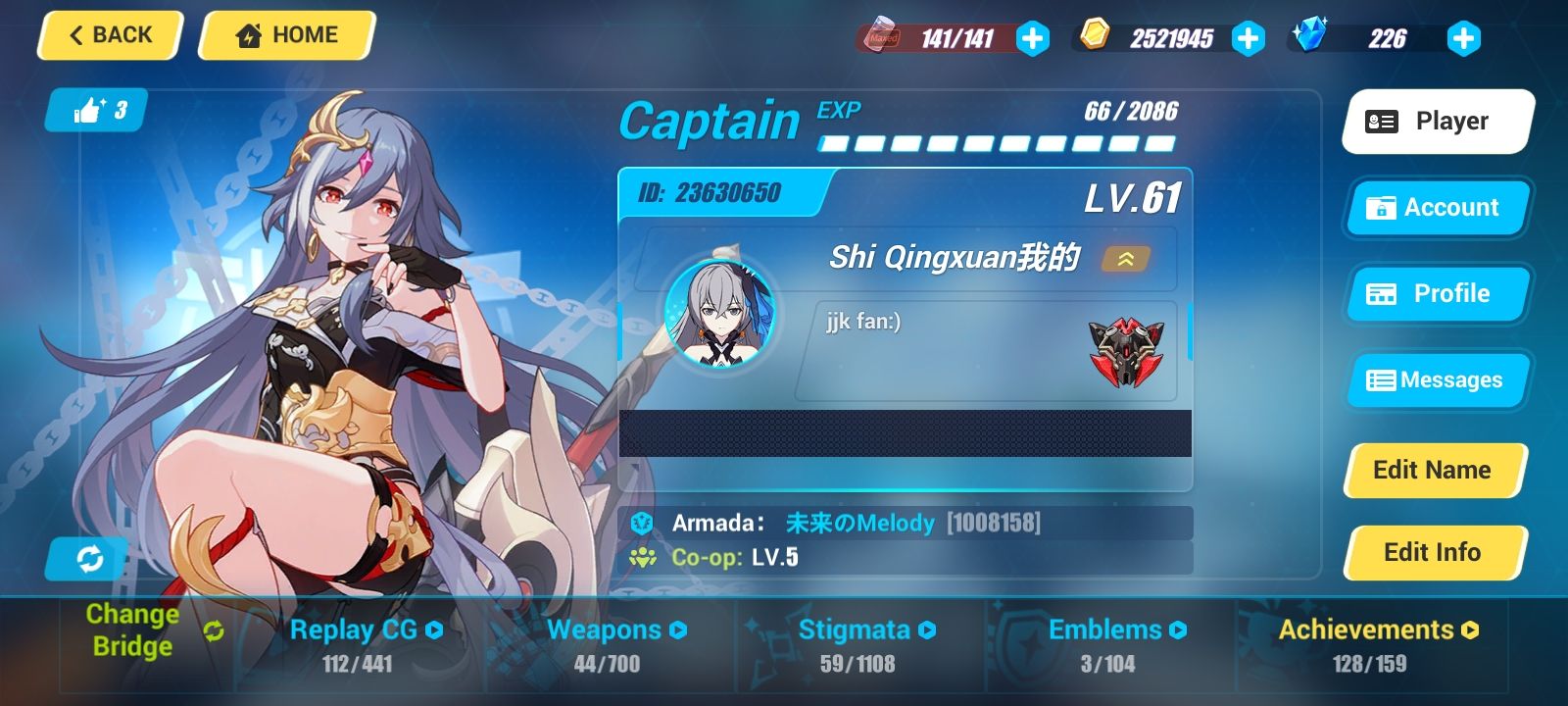Collapse the profile card with the chevron
The width and height of the screenshot is (1568, 706).
click(x=1127, y=259)
